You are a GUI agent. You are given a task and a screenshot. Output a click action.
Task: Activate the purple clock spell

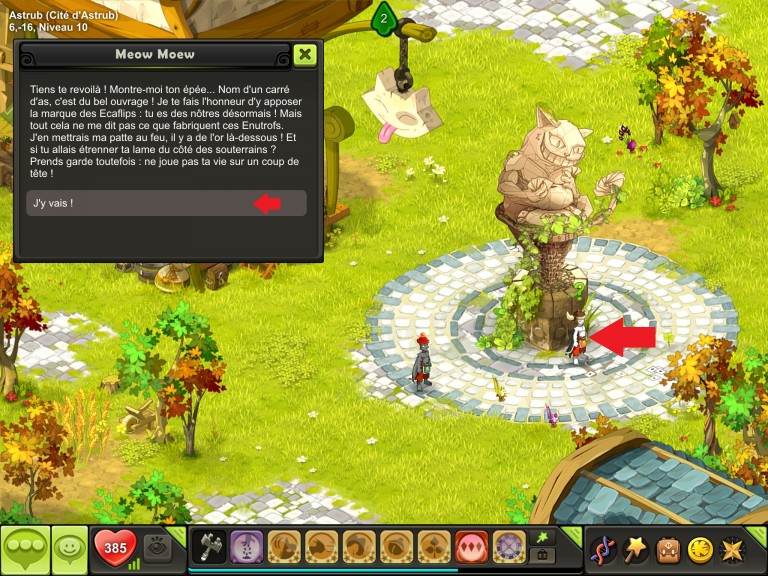509,548
